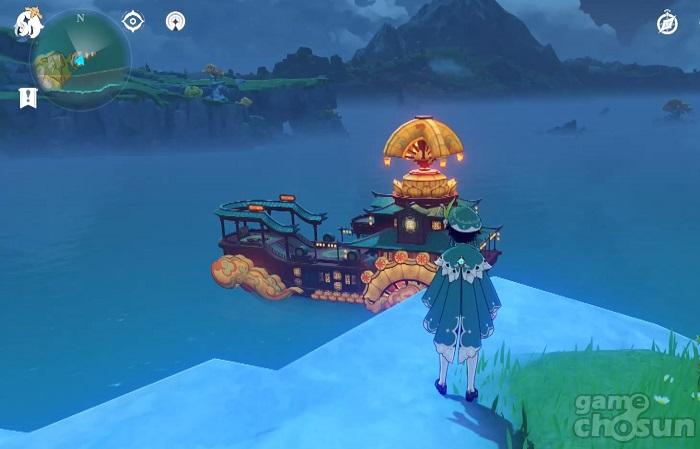Click the circular arrow icon right of the crosshair

176,21
